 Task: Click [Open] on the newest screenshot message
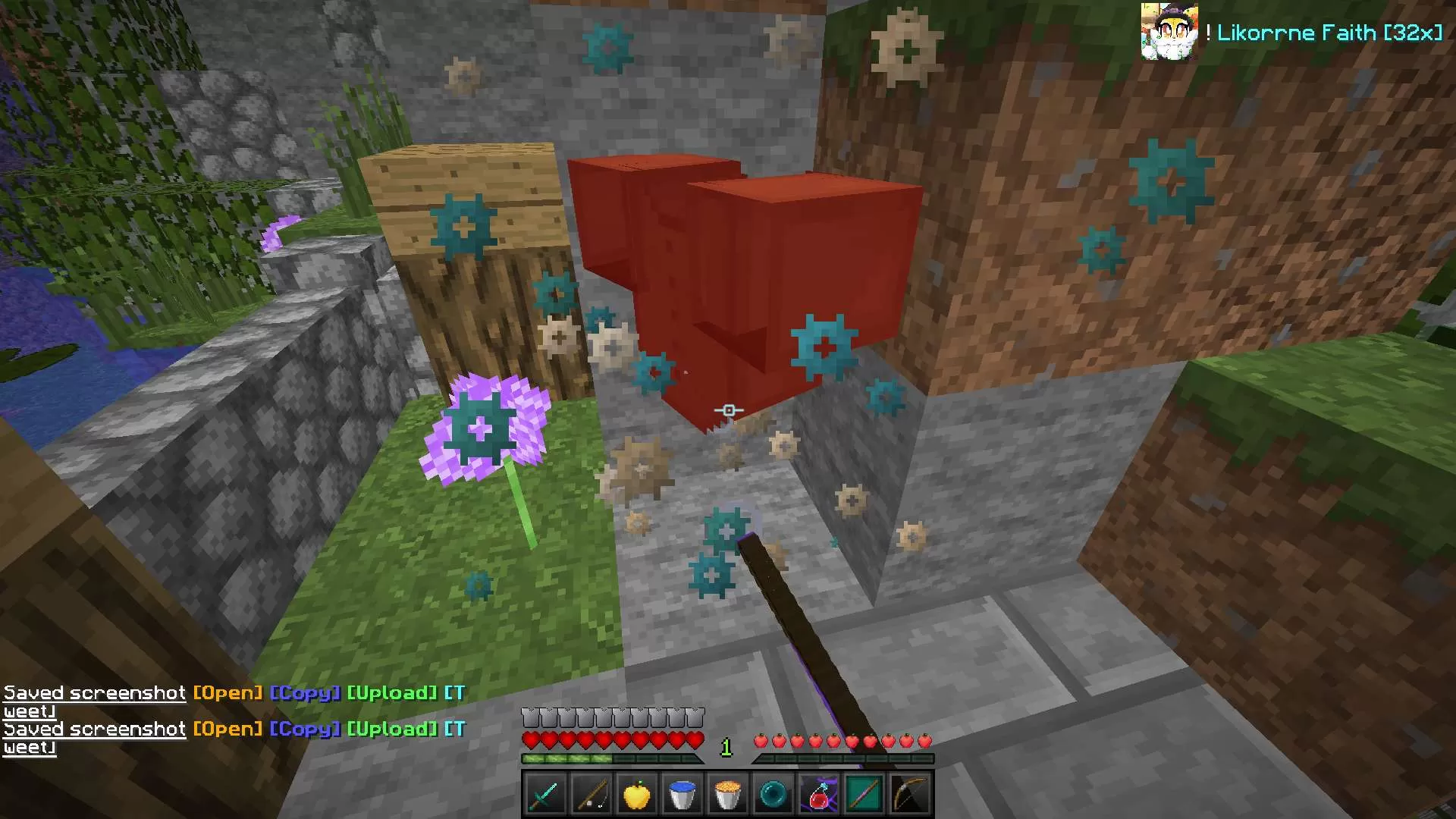coord(227,730)
